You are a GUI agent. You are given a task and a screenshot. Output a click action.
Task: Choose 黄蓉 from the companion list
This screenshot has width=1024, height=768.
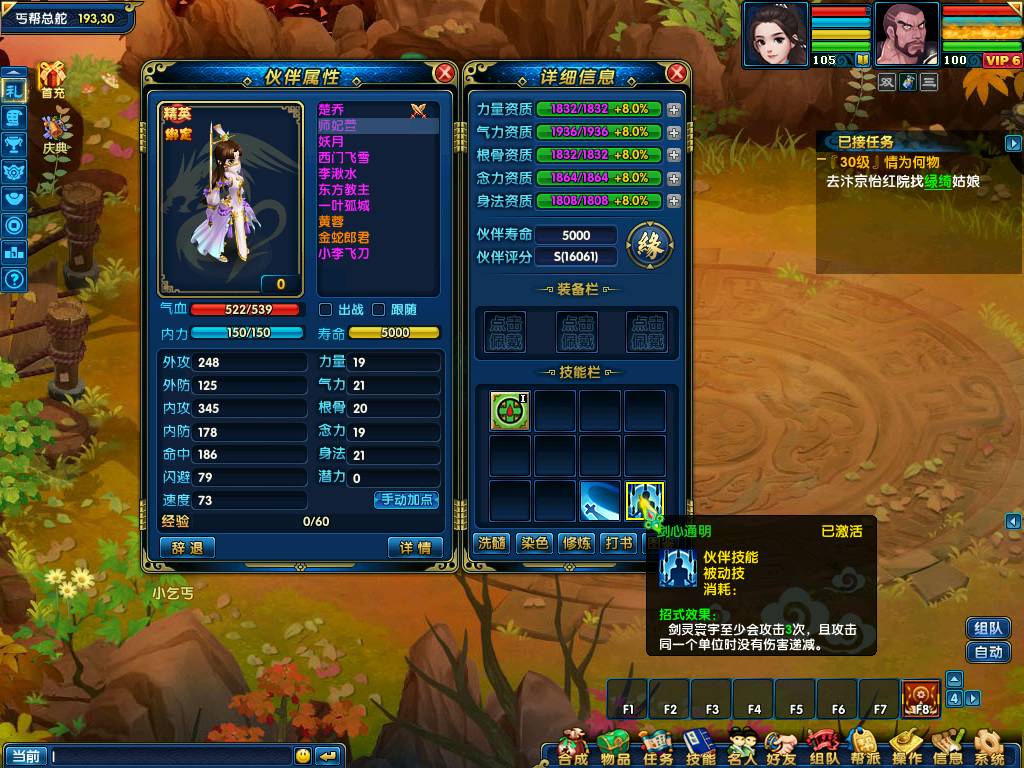pos(330,221)
